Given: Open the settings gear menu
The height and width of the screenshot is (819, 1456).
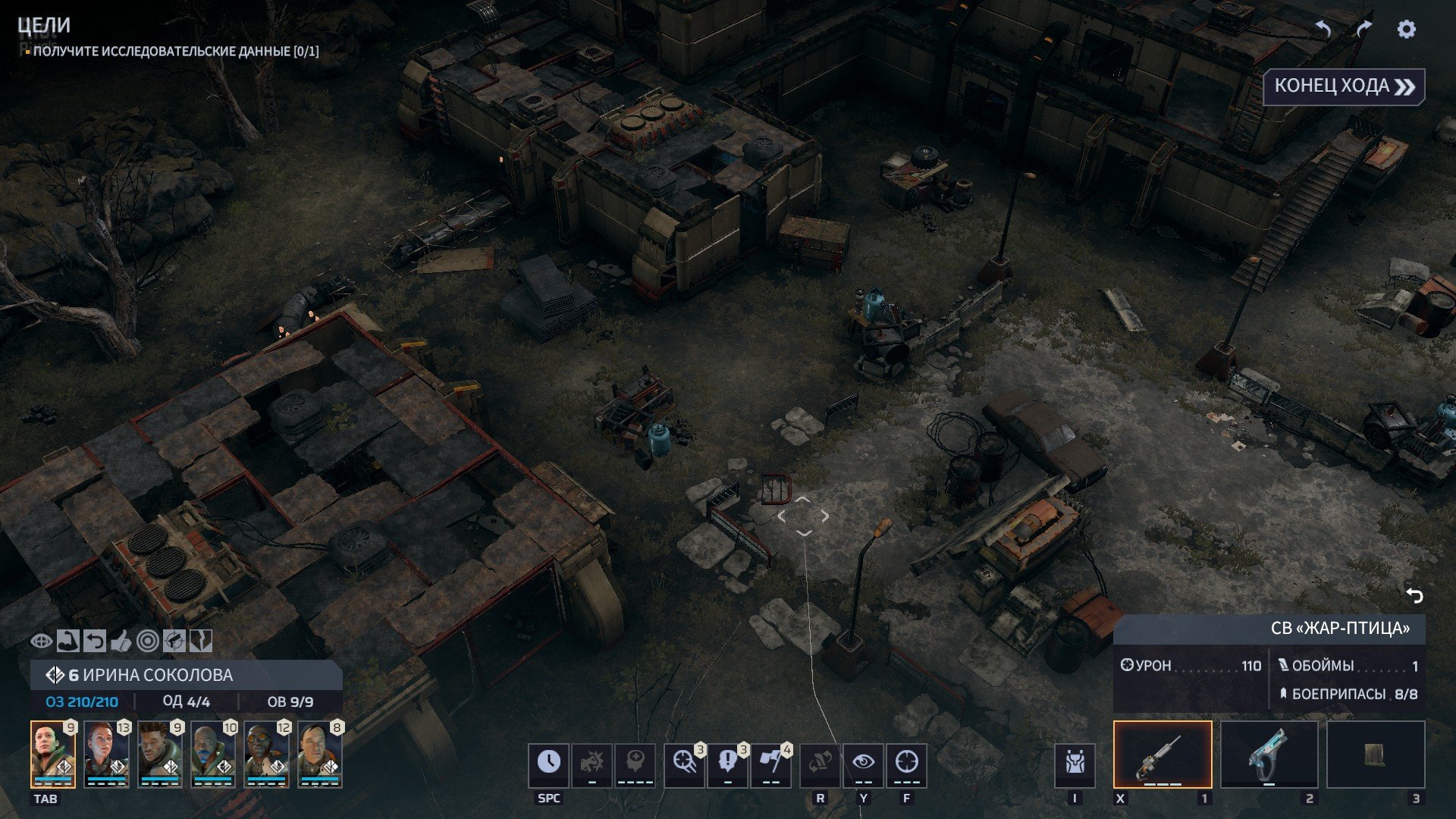Looking at the screenshot, I should point(1406,30).
